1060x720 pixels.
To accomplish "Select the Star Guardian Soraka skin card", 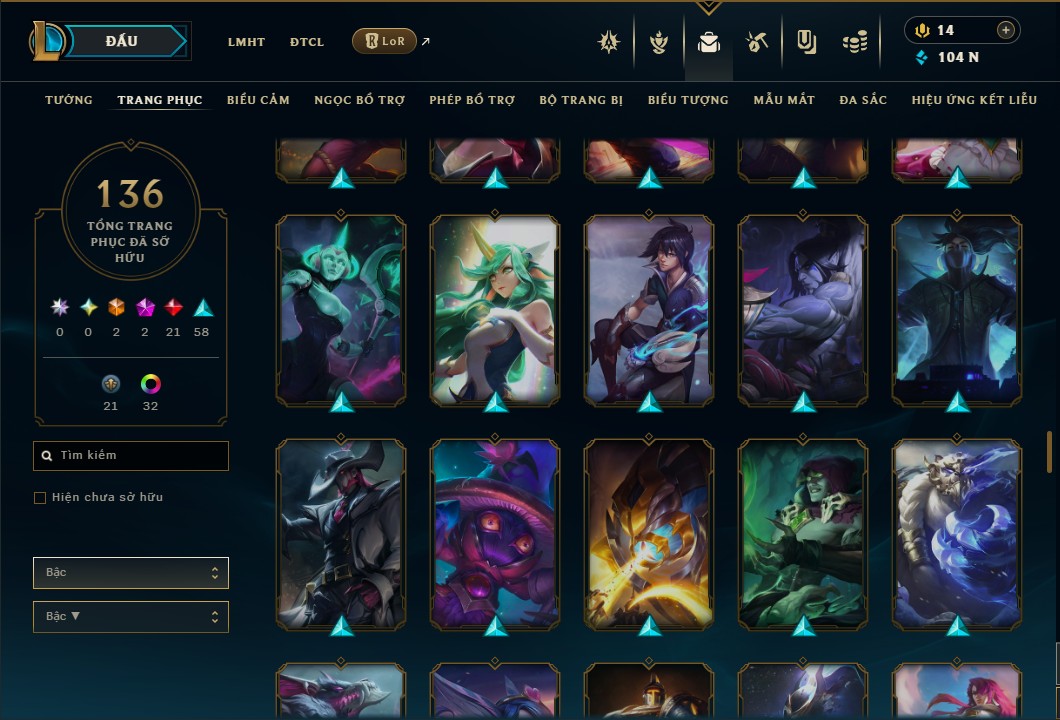I will coord(495,310).
